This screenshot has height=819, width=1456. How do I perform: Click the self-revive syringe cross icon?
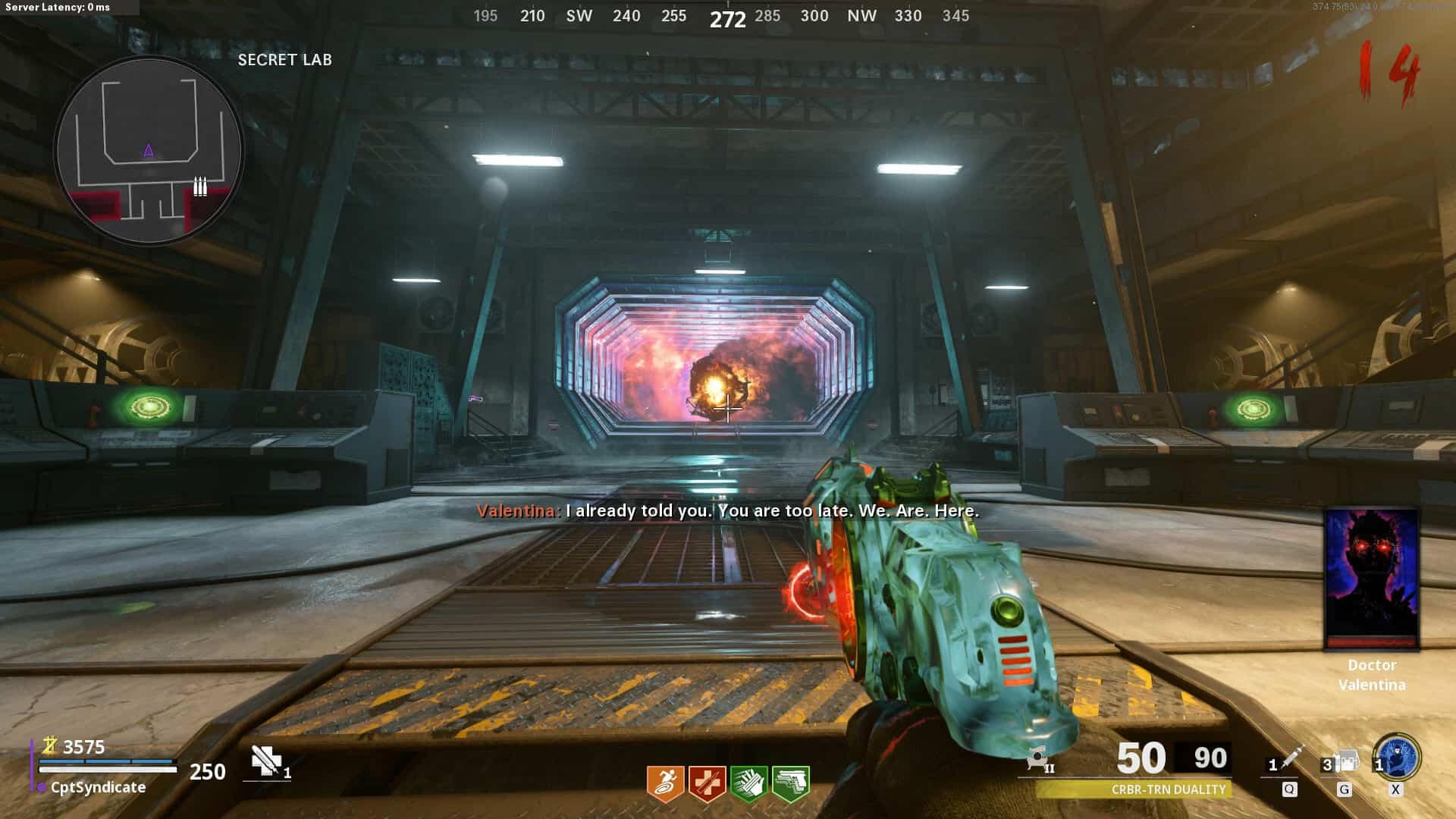[266, 761]
